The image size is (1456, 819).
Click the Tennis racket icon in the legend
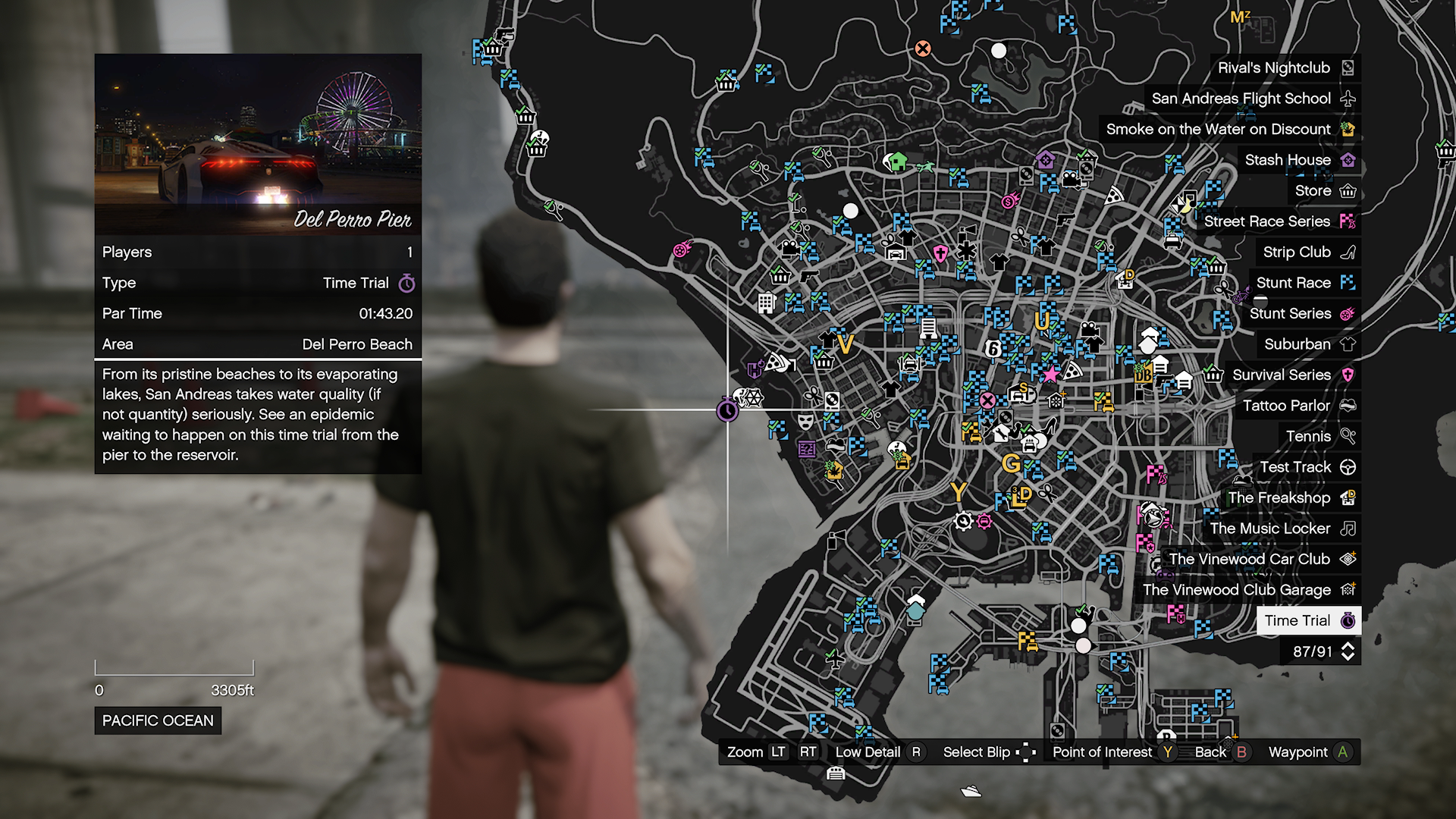point(1349,436)
